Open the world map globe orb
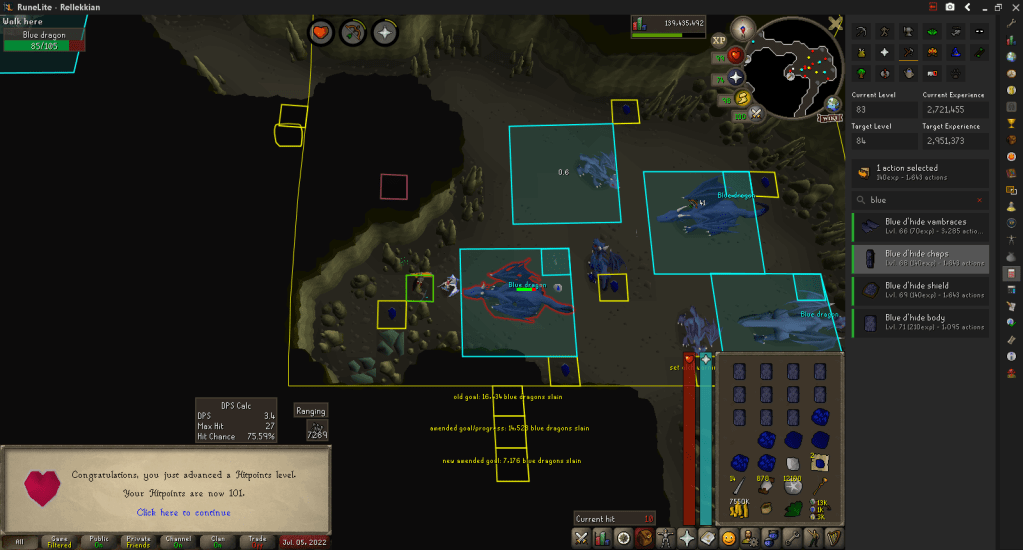 point(832,103)
